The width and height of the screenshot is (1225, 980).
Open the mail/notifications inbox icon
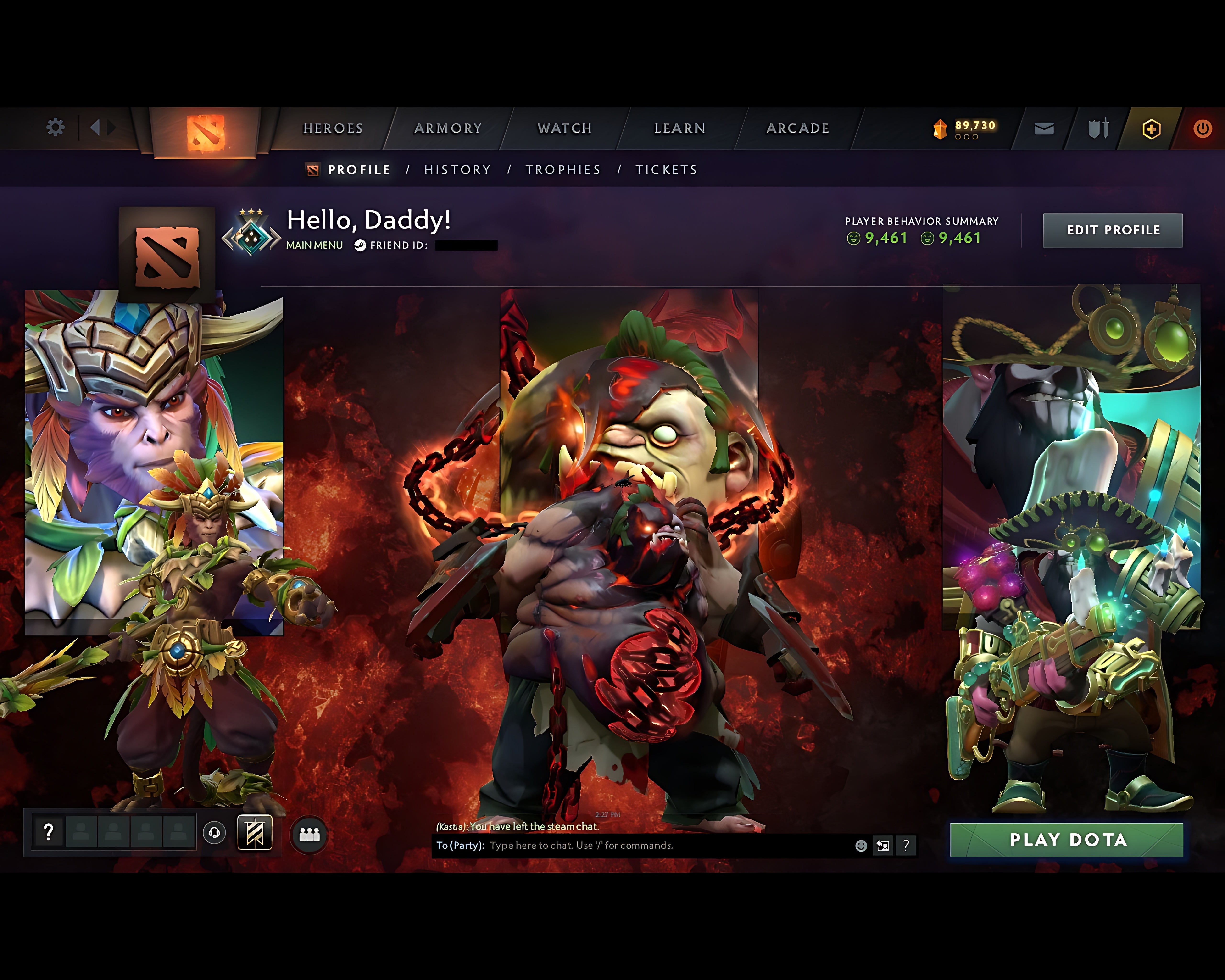[1044, 129]
